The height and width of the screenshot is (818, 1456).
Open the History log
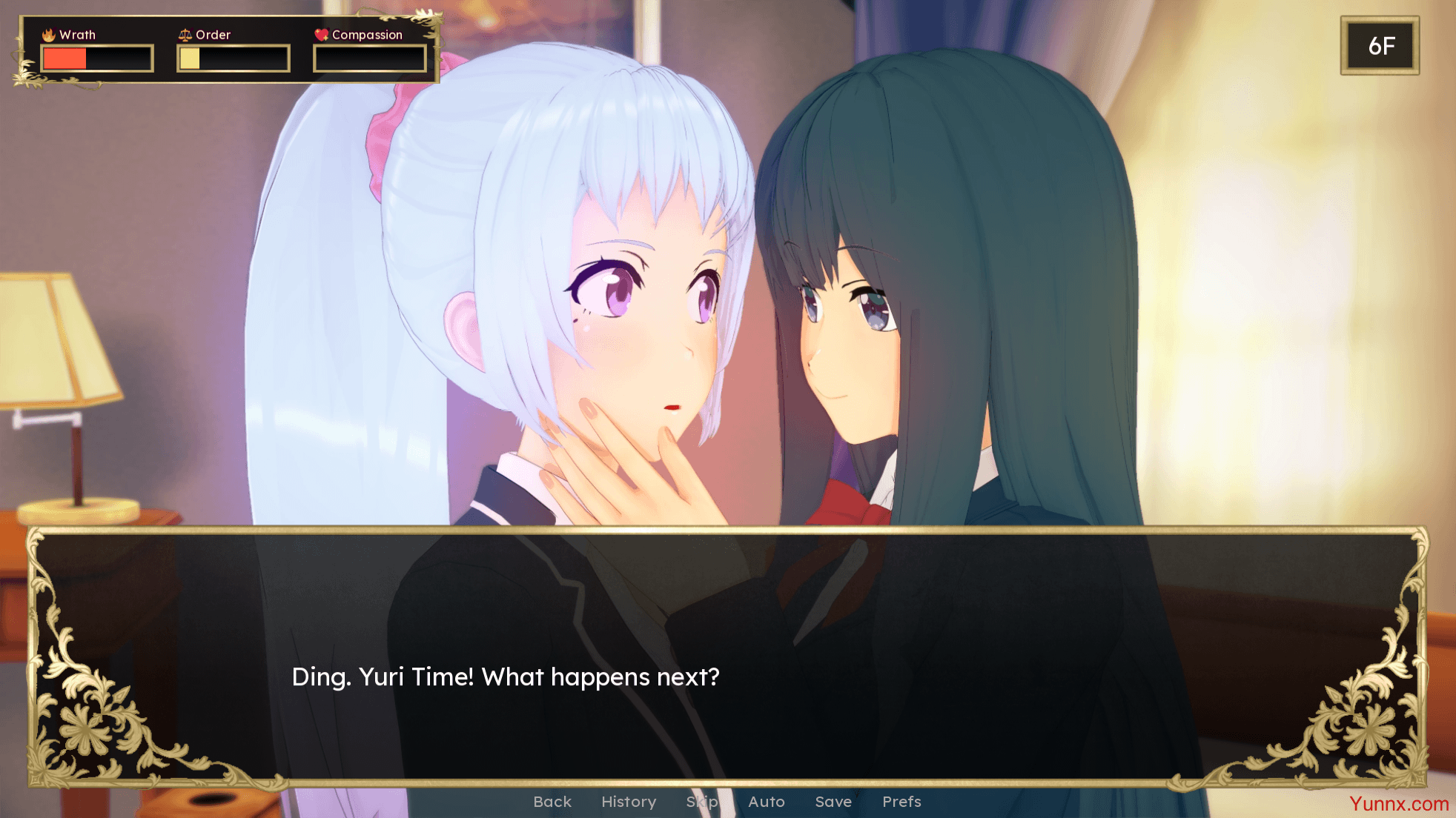pyautogui.click(x=629, y=802)
